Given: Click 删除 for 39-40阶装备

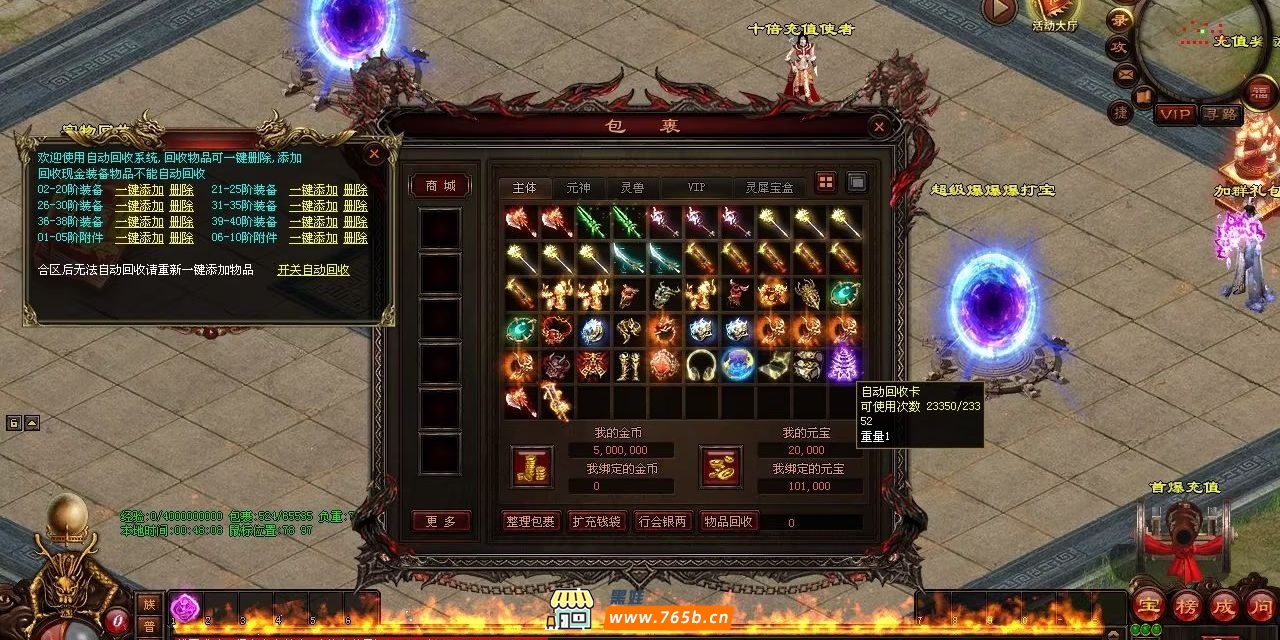Looking at the screenshot, I should [x=355, y=222].
